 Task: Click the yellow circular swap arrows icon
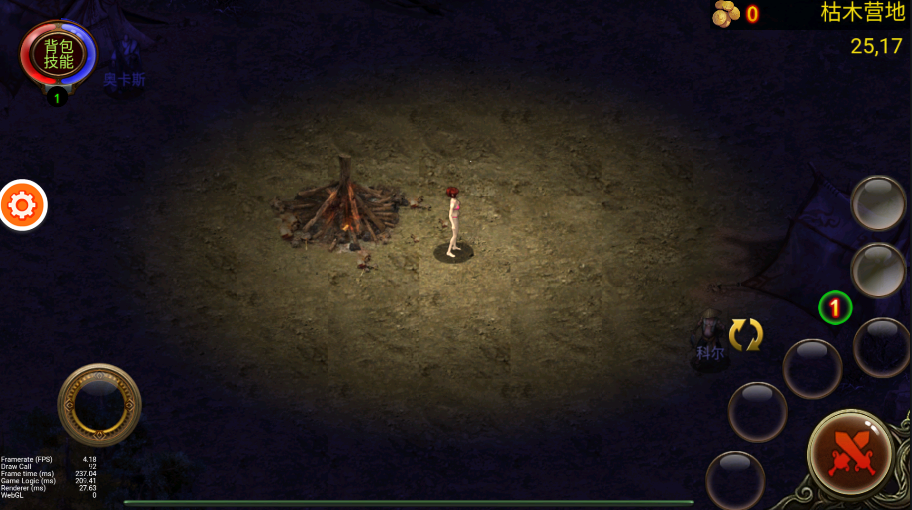[x=745, y=334]
